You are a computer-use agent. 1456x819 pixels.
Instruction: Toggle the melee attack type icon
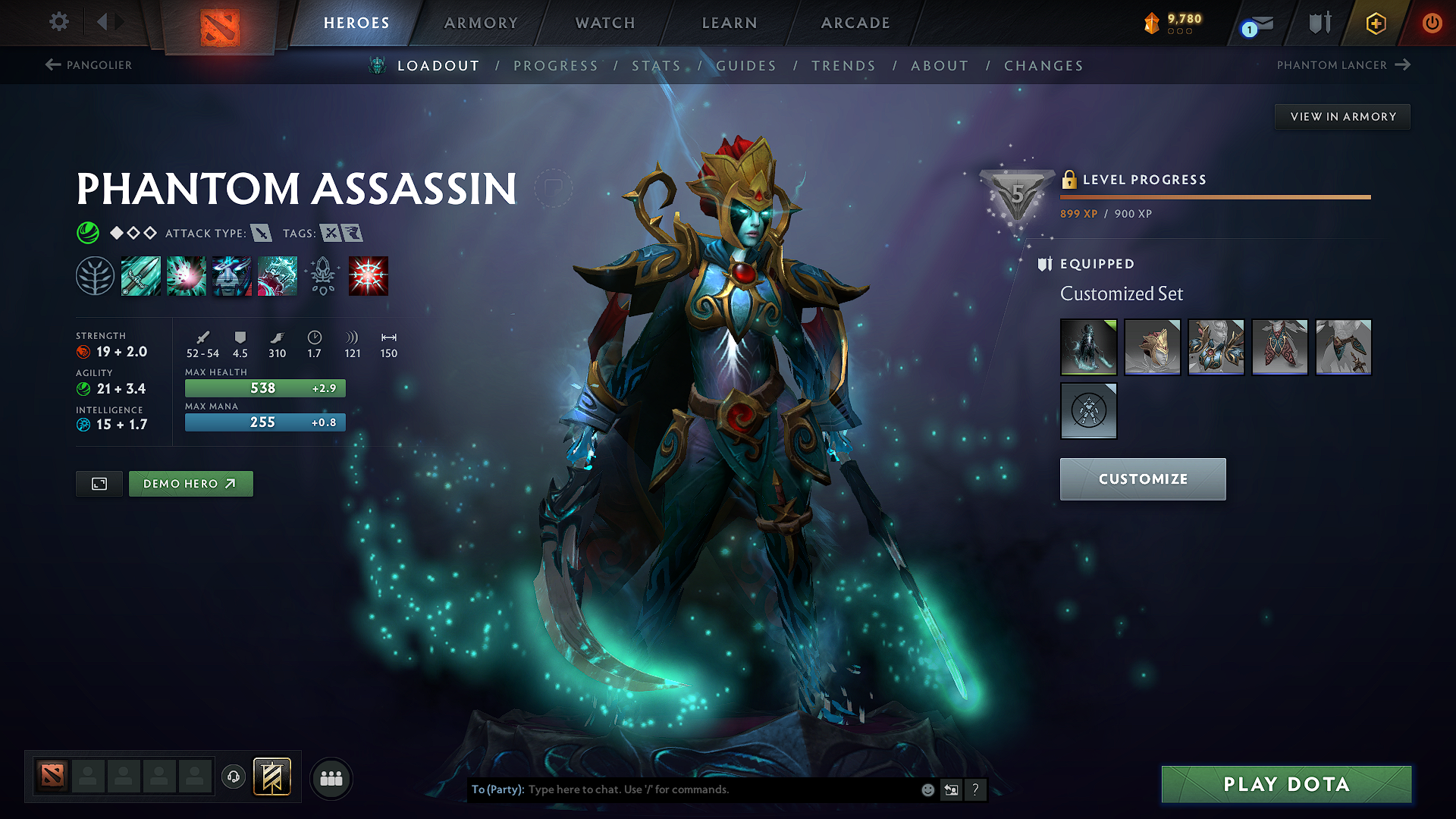tap(262, 233)
